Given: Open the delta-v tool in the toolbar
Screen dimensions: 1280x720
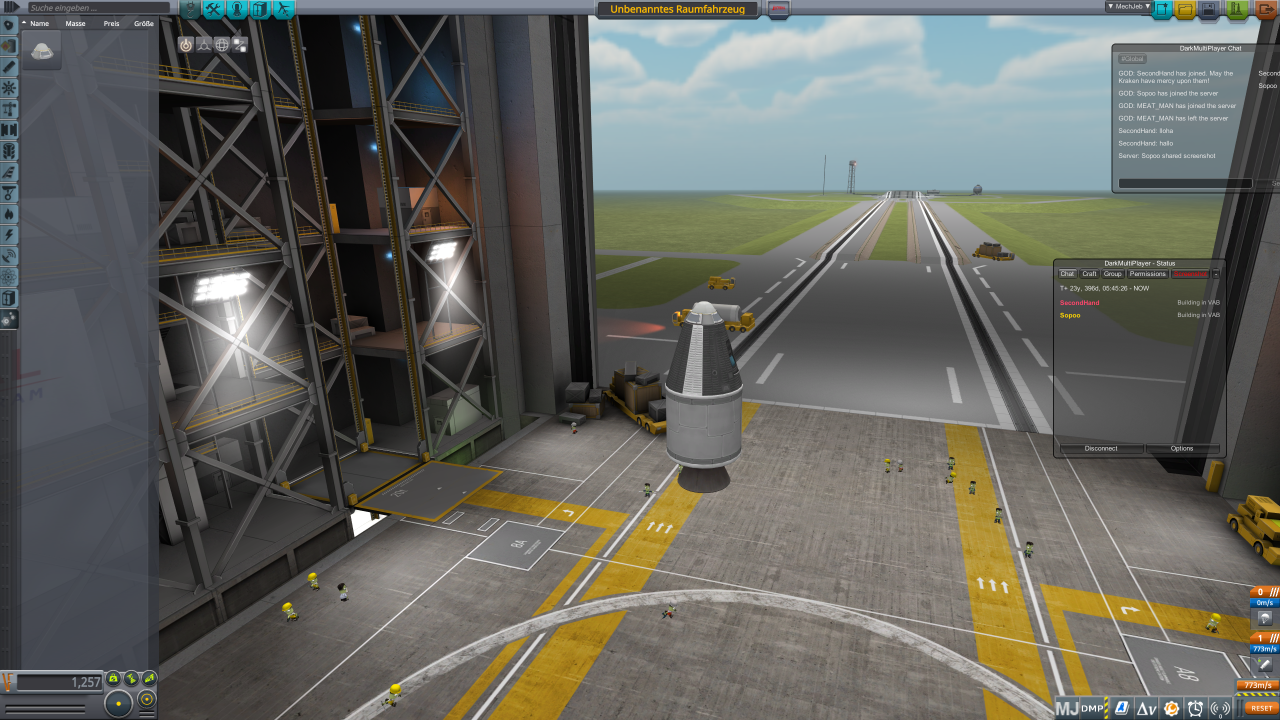Looking at the screenshot, I should (1145, 709).
